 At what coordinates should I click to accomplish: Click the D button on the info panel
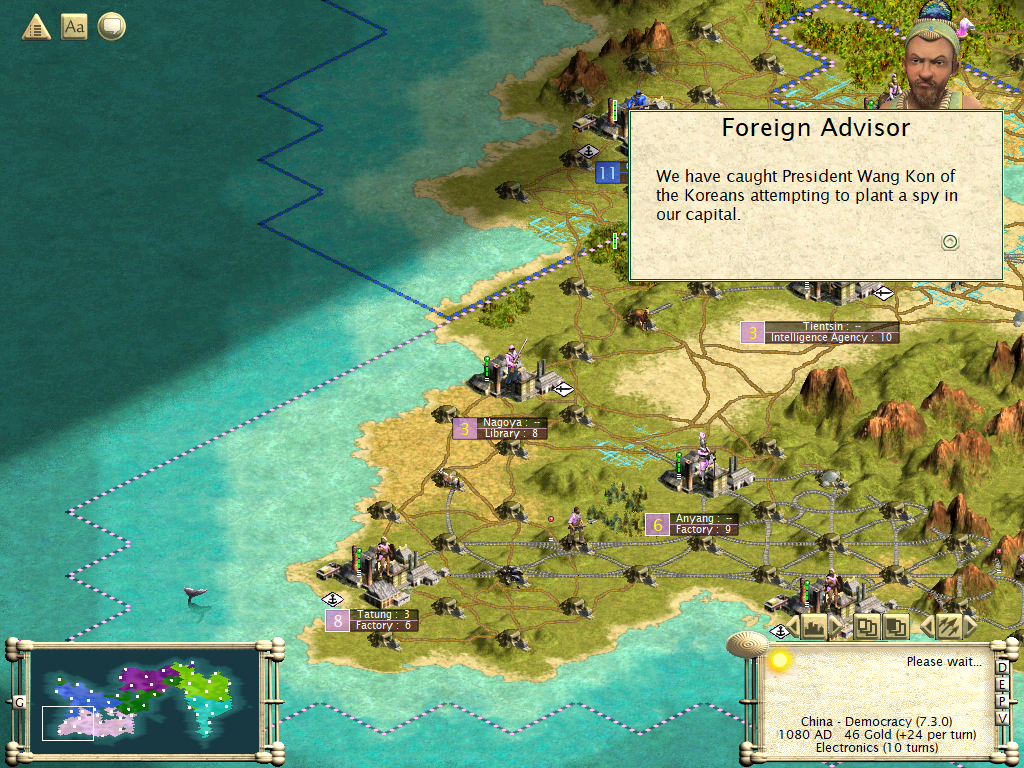[x=1003, y=668]
